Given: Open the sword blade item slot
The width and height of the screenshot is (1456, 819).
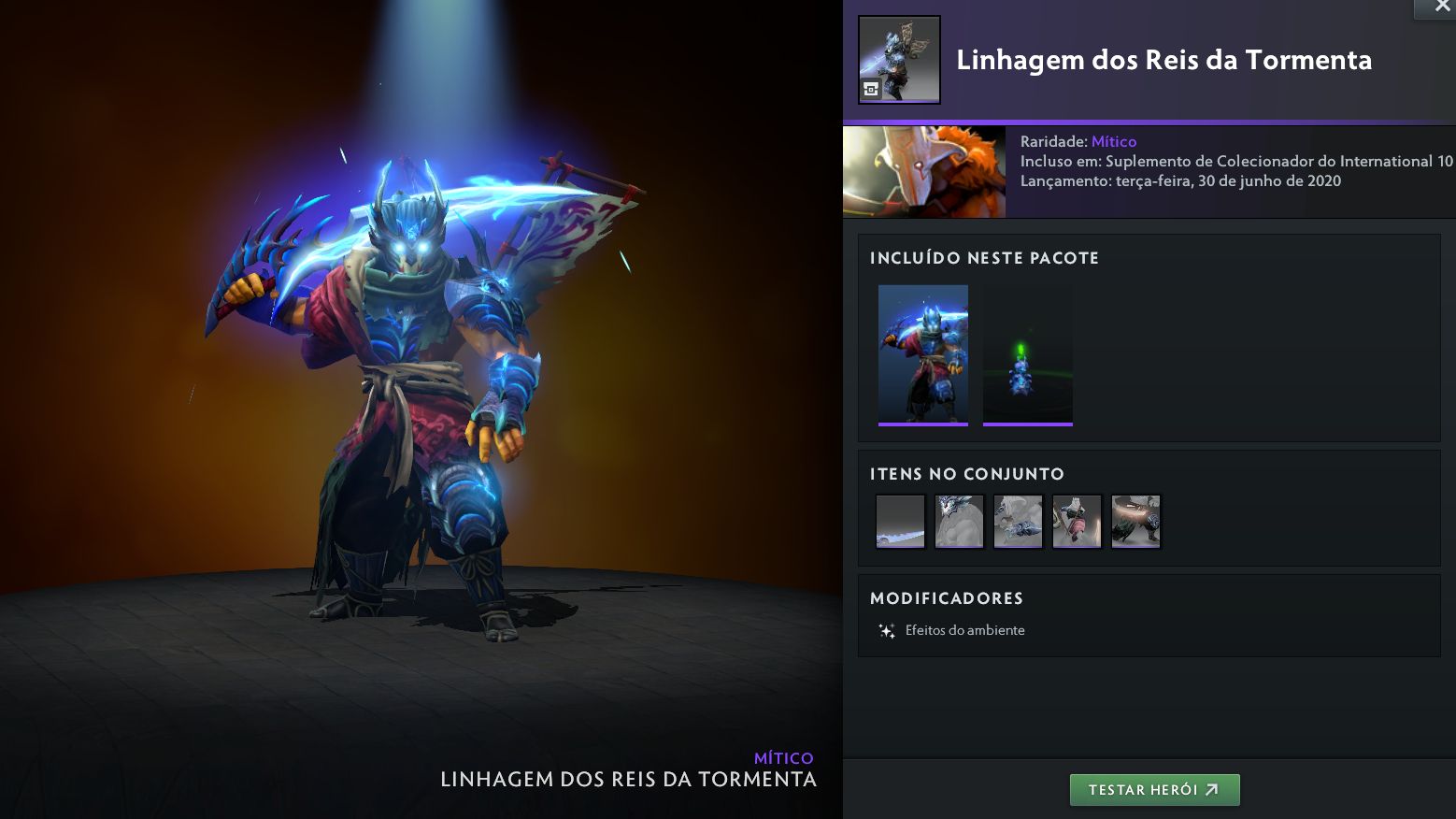Looking at the screenshot, I should click(900, 522).
